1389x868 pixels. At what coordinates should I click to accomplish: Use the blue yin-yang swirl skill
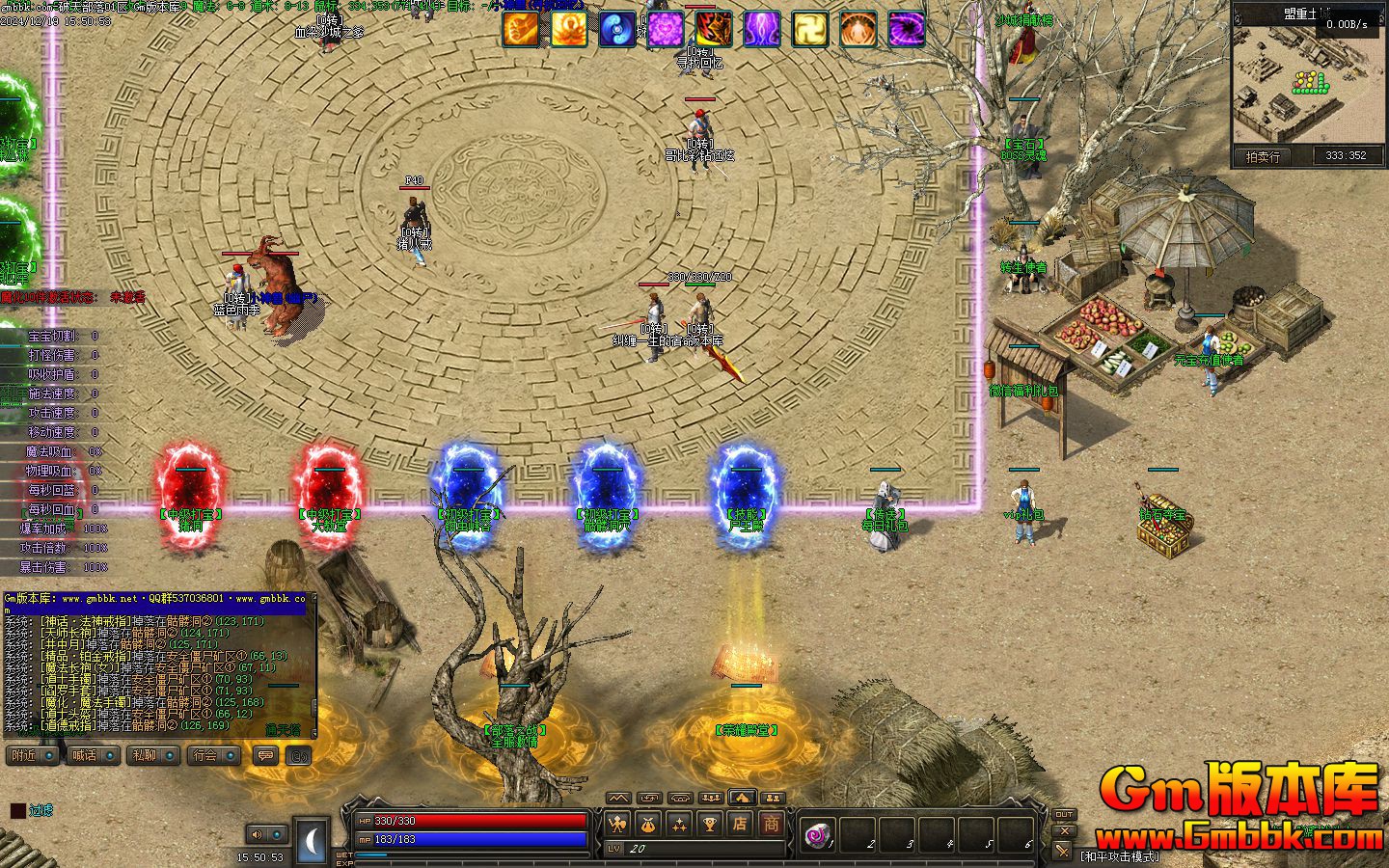[617, 29]
